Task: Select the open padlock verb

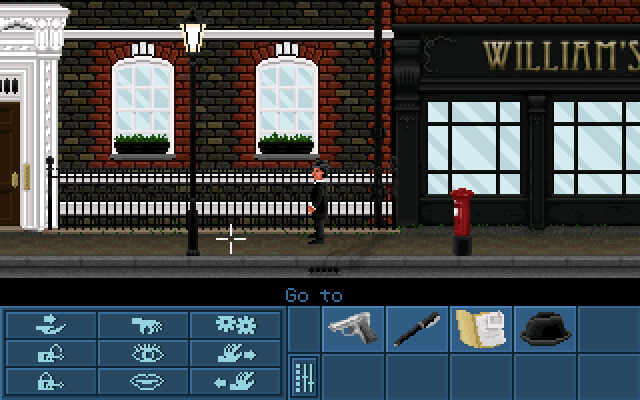Action: (51, 352)
